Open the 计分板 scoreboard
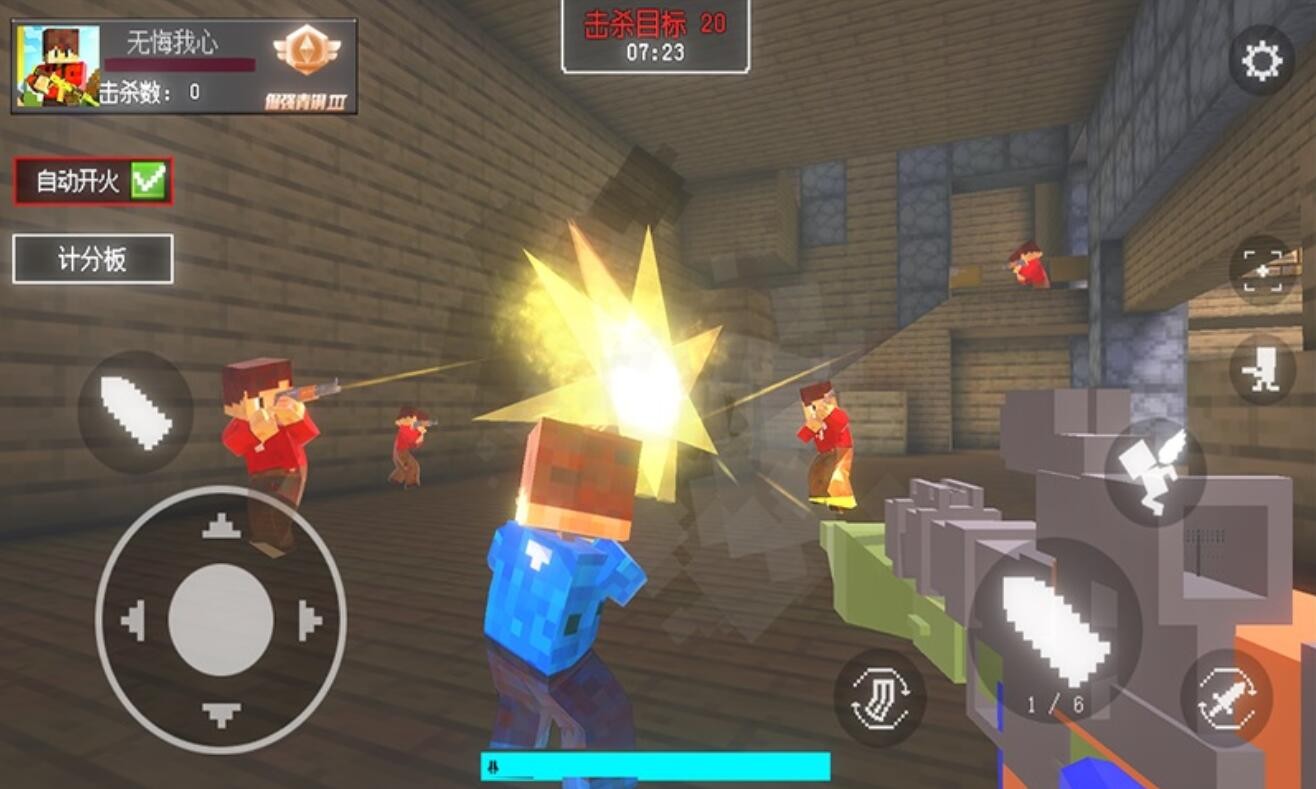The image size is (1316, 789). click(x=92, y=260)
